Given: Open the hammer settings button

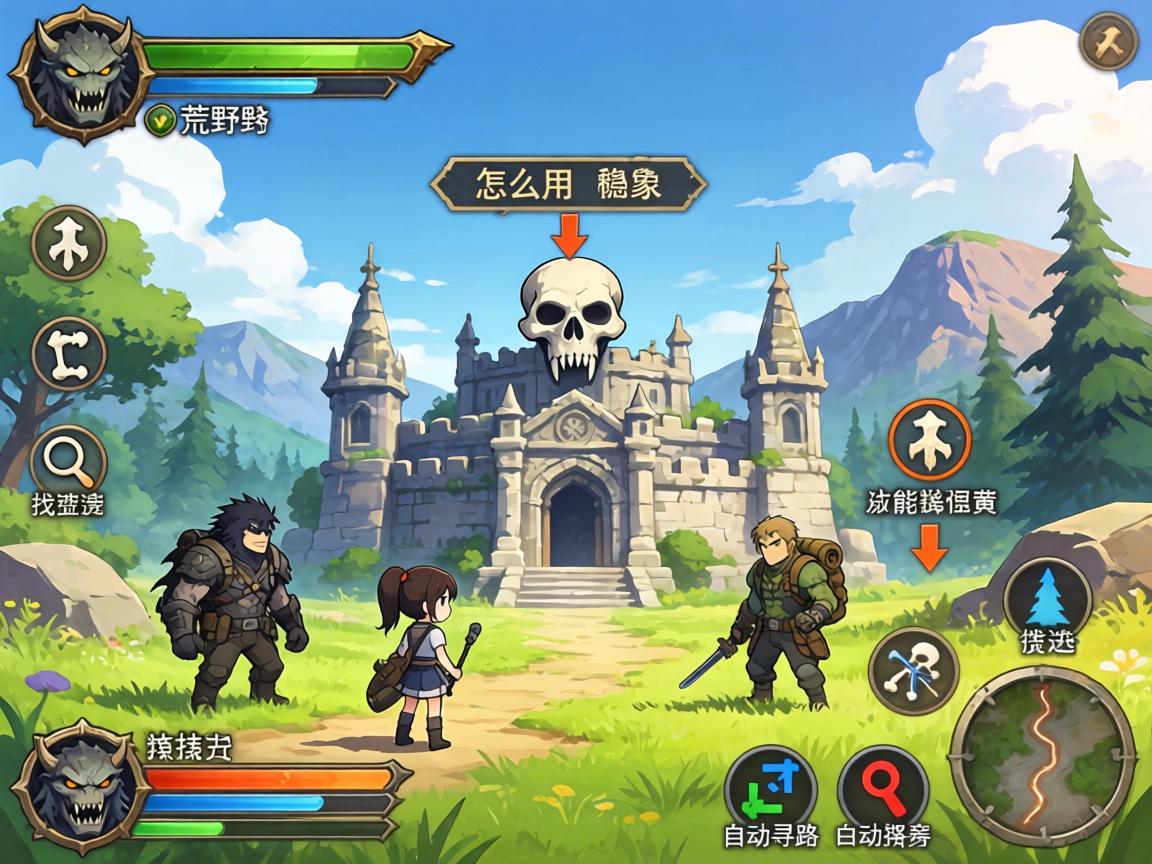Looking at the screenshot, I should pos(1109,42).
